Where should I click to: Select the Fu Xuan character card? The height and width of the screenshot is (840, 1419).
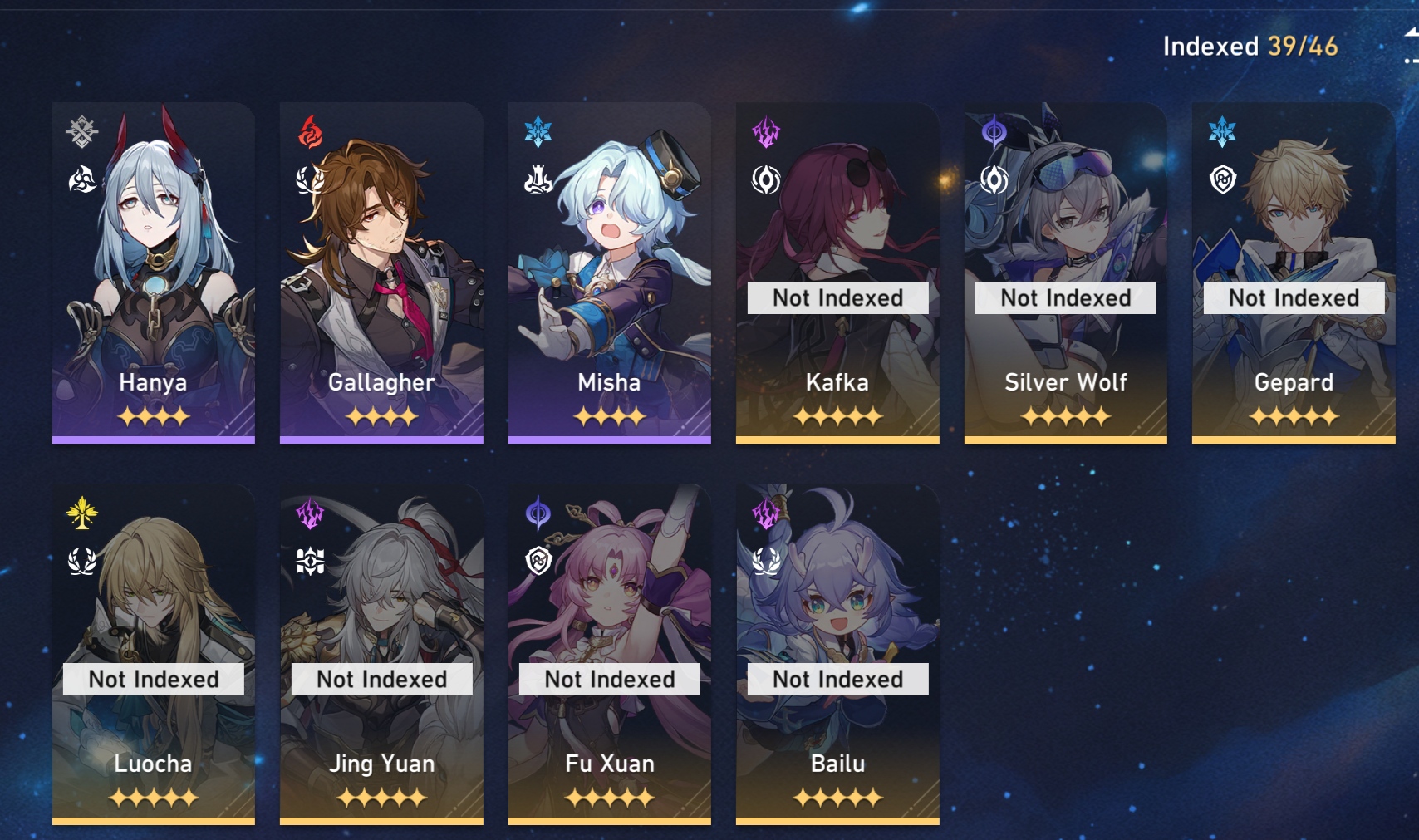pos(609,654)
